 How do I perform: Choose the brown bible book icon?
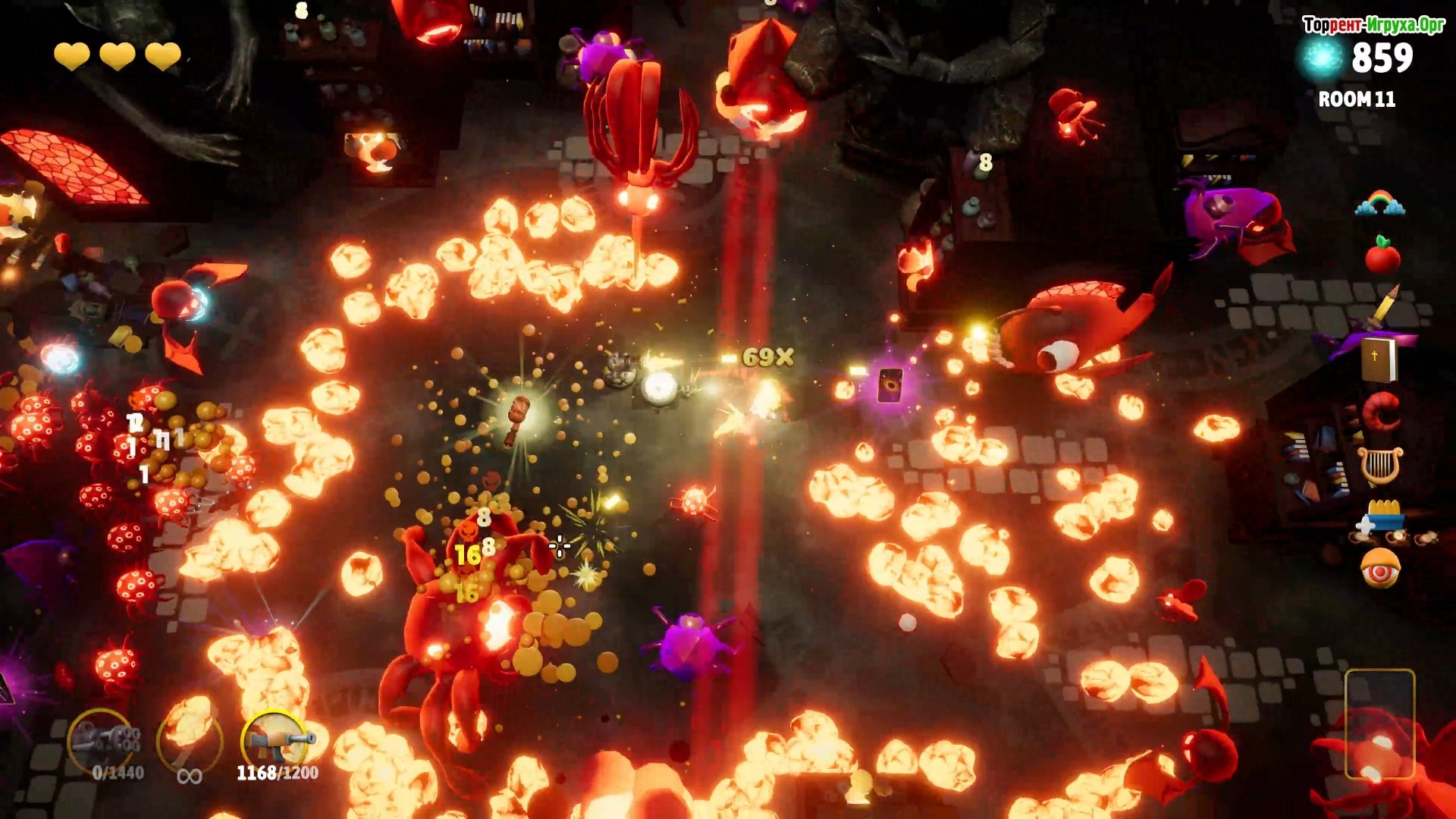pyautogui.click(x=1378, y=359)
